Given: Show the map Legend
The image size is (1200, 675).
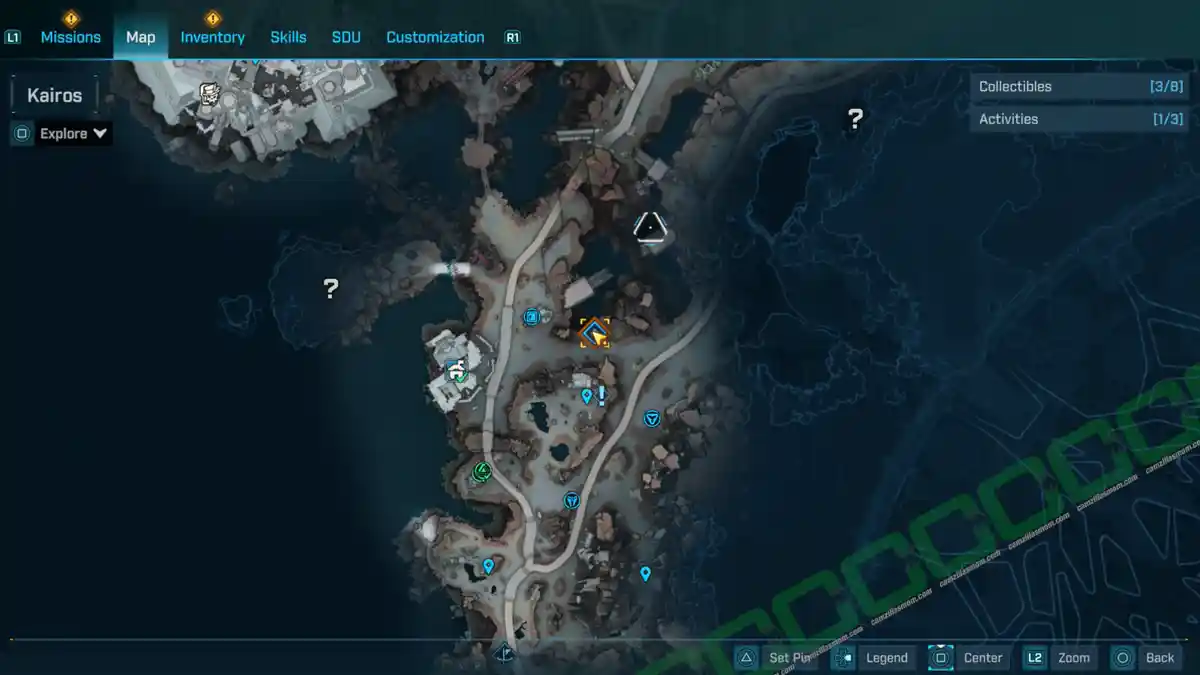Looking at the screenshot, I should coord(886,658).
